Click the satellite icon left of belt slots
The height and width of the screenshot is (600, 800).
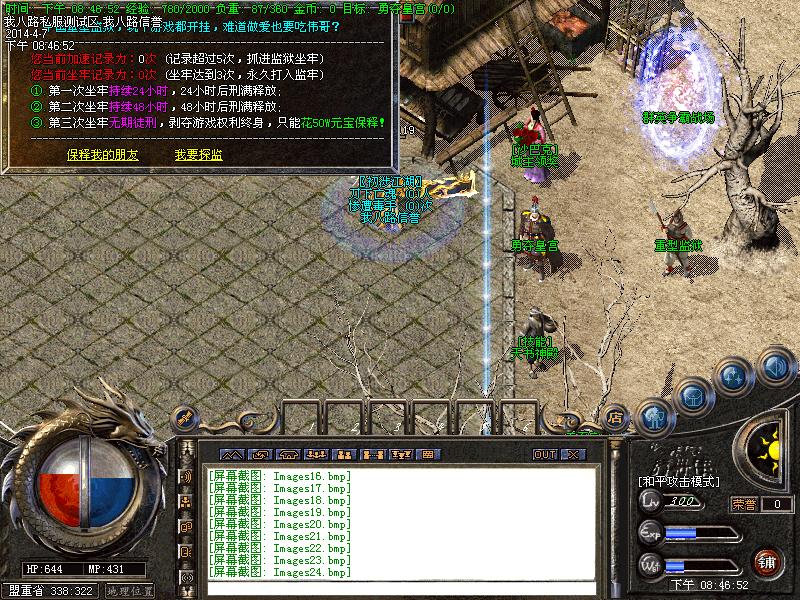[x=184, y=418]
